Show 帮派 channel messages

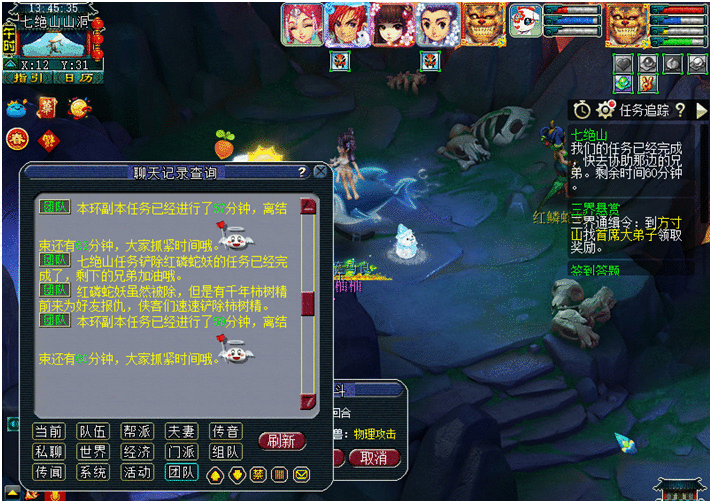click(137, 431)
